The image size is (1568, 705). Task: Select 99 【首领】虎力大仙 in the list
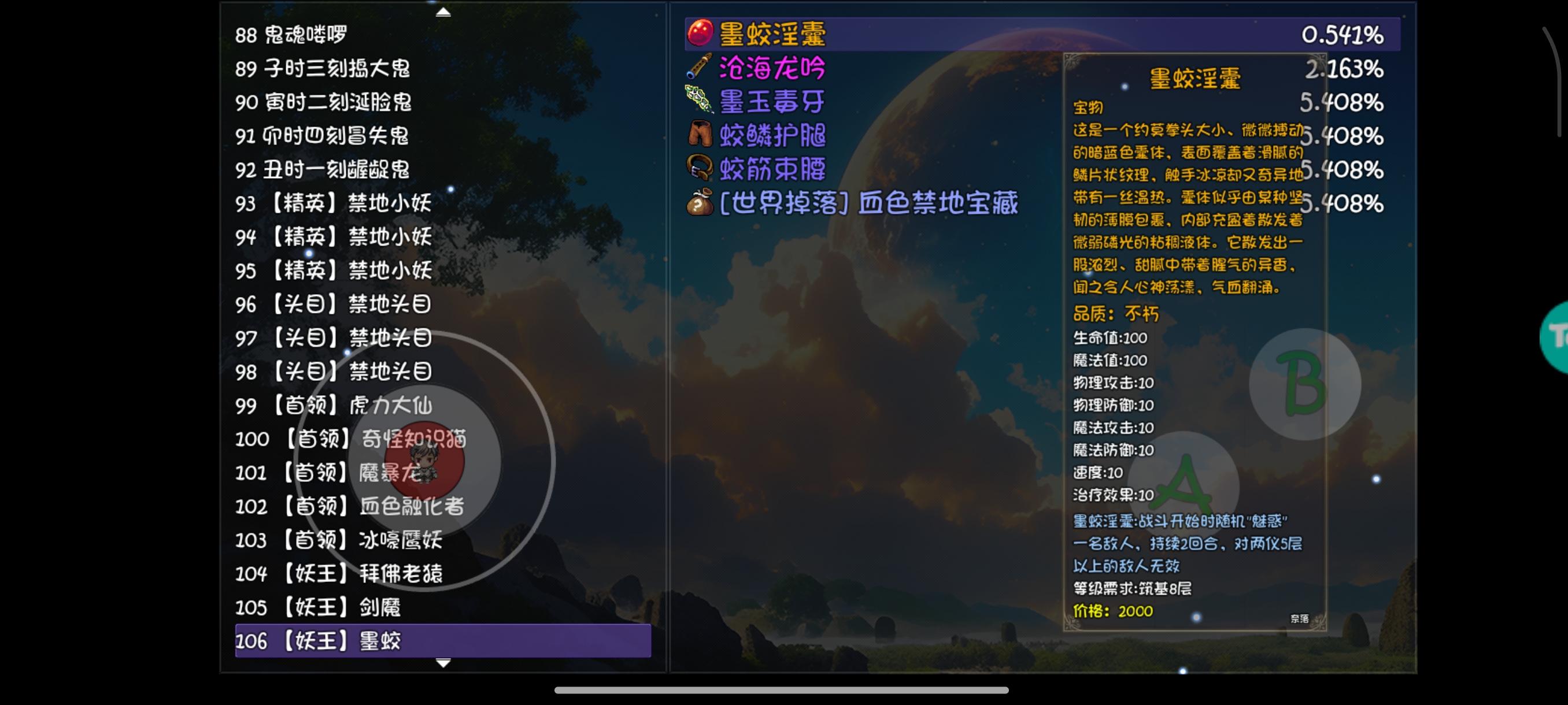(338, 406)
